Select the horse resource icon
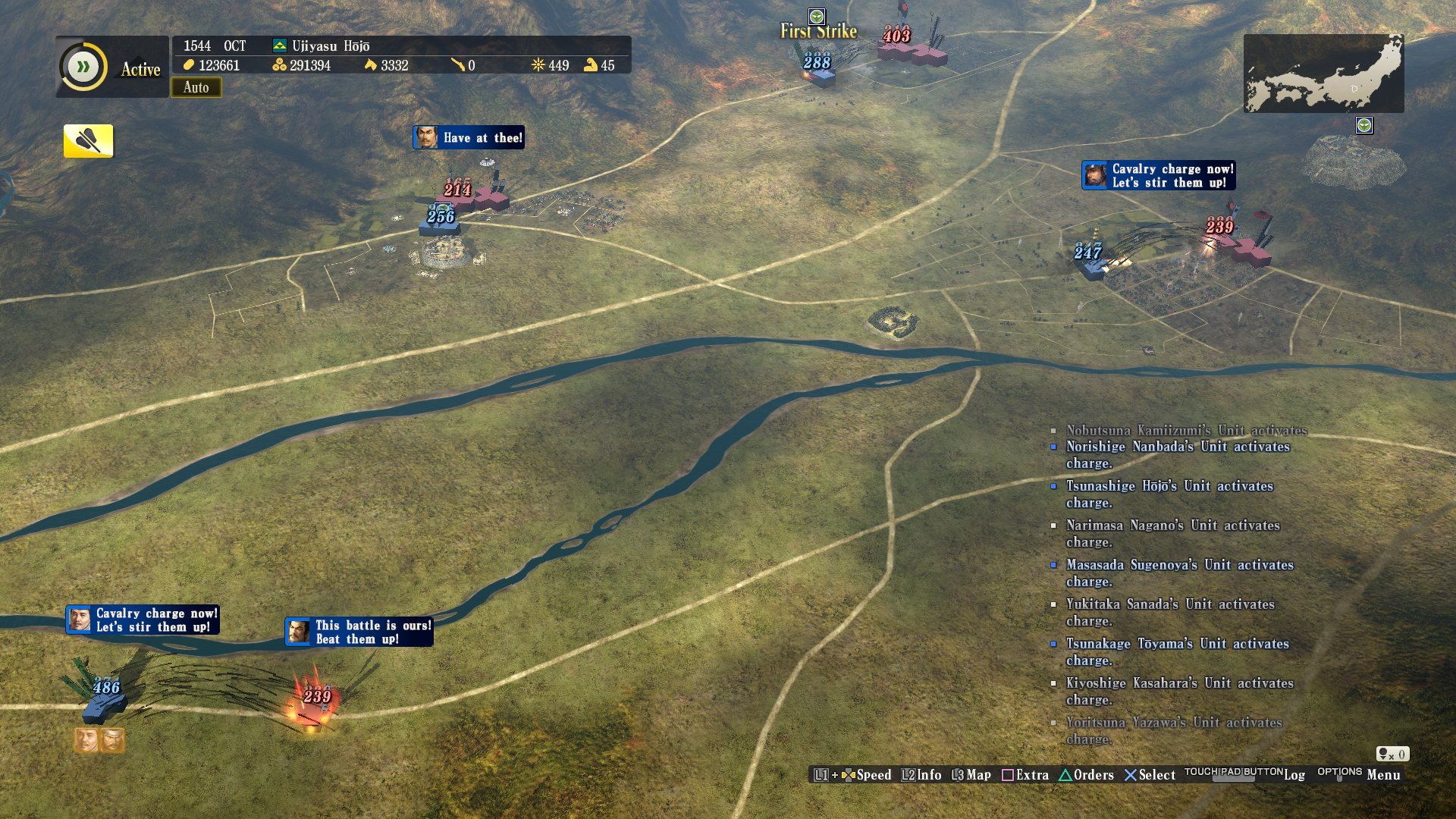 tap(369, 66)
